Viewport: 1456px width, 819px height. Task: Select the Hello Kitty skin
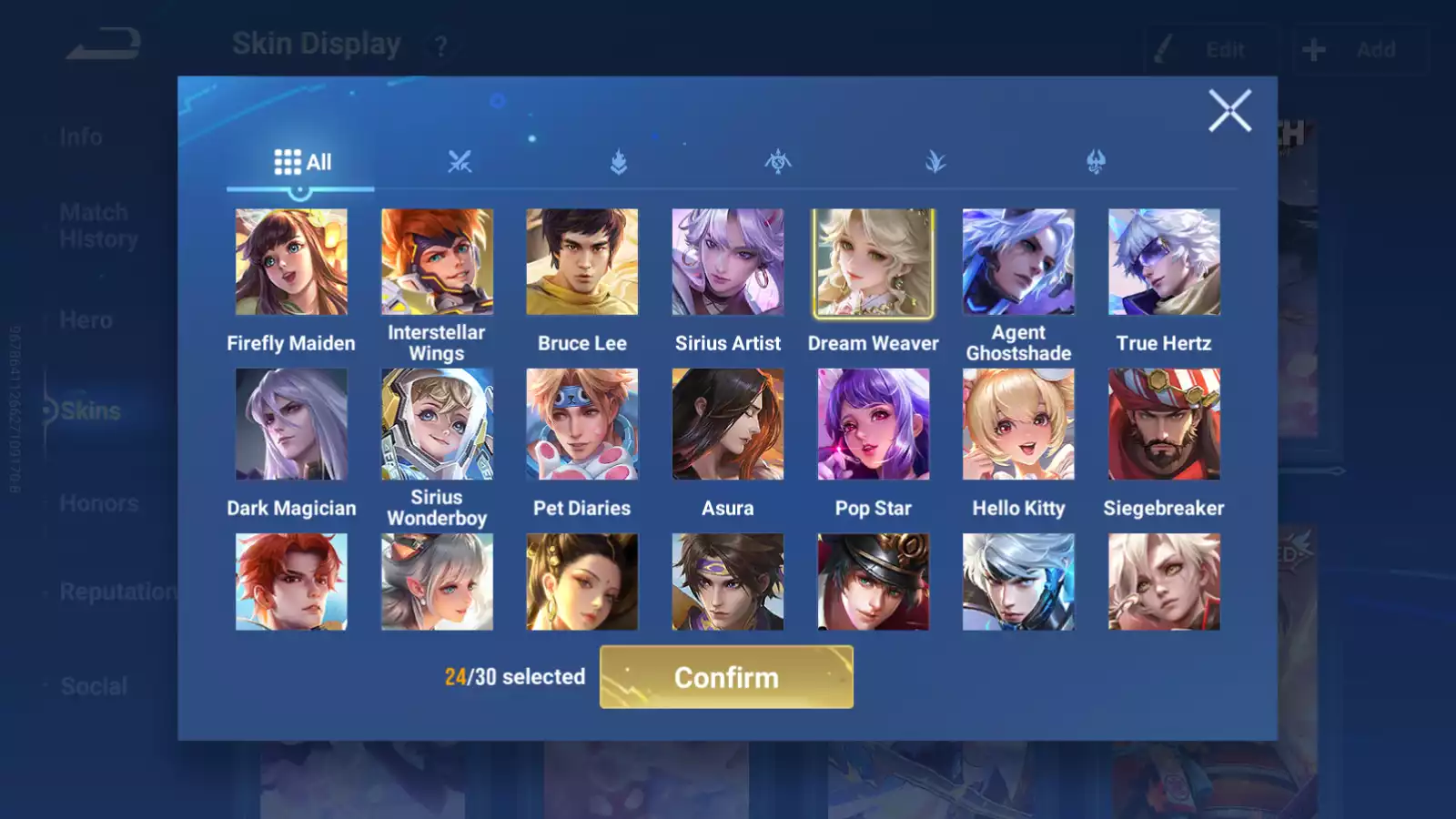pos(1018,424)
